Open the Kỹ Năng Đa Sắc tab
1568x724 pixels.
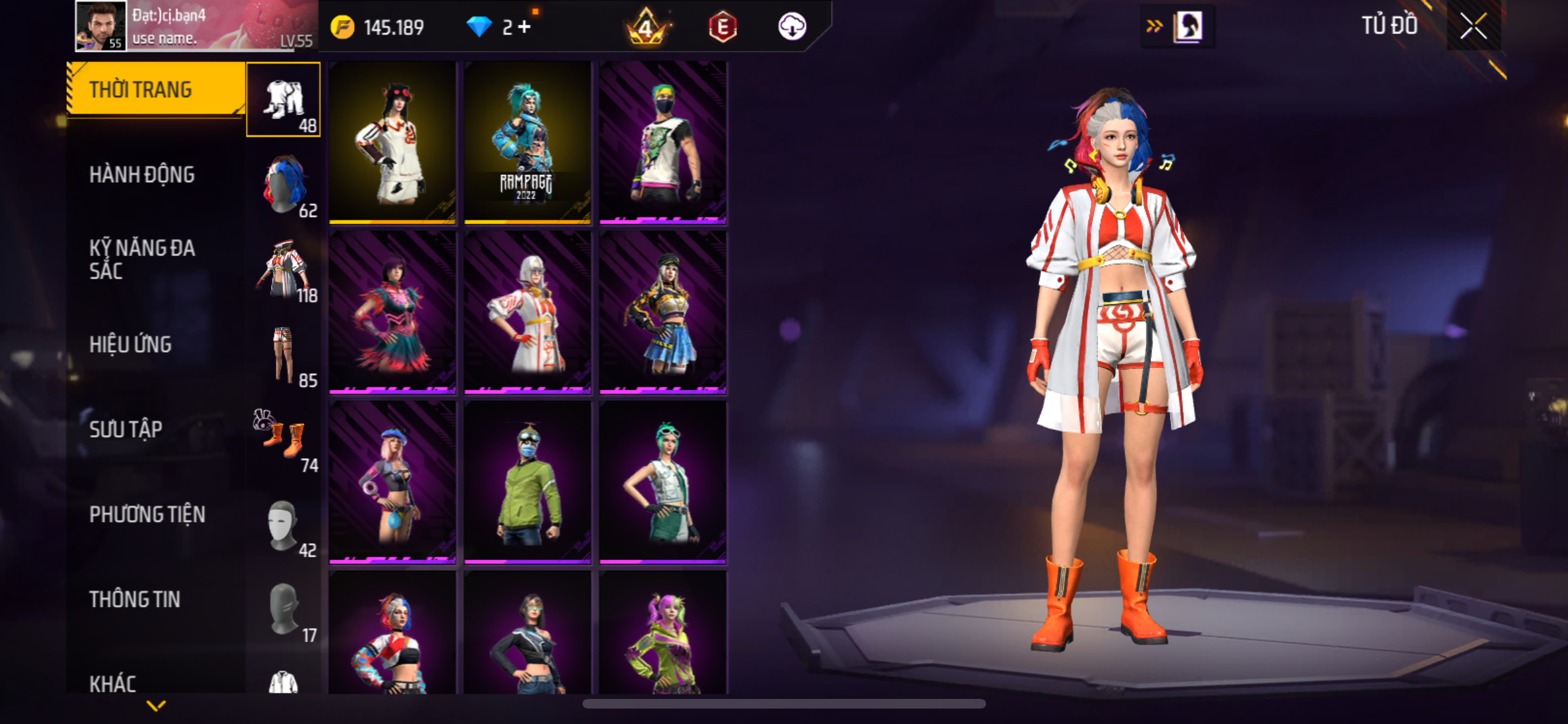tap(142, 259)
